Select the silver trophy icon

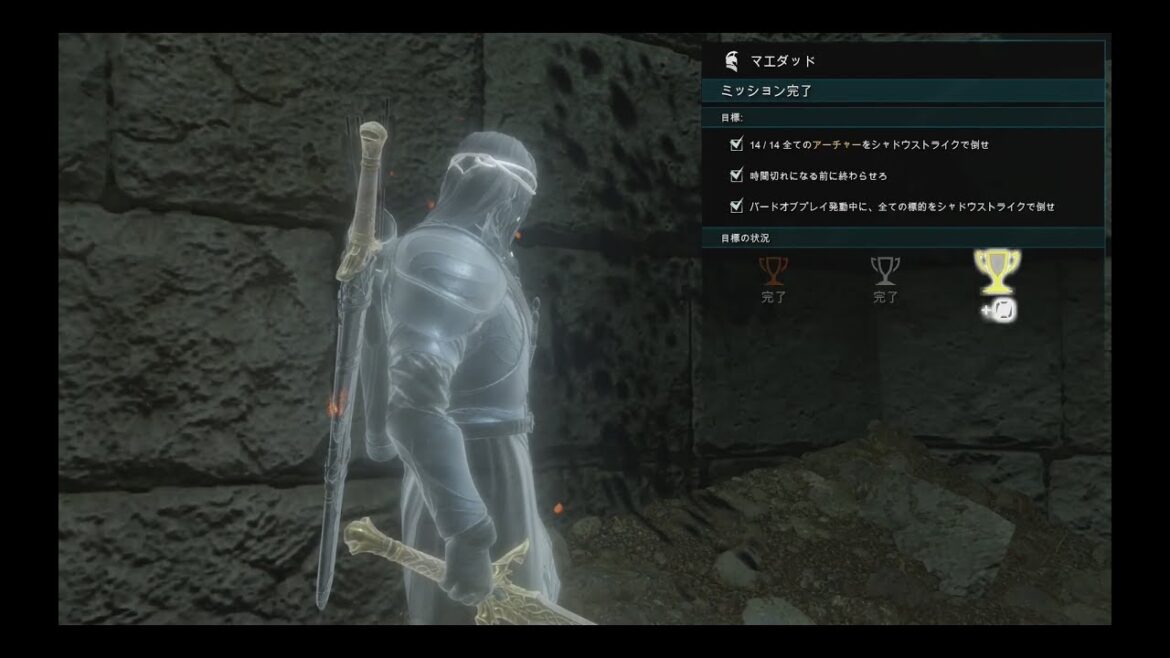(885, 270)
